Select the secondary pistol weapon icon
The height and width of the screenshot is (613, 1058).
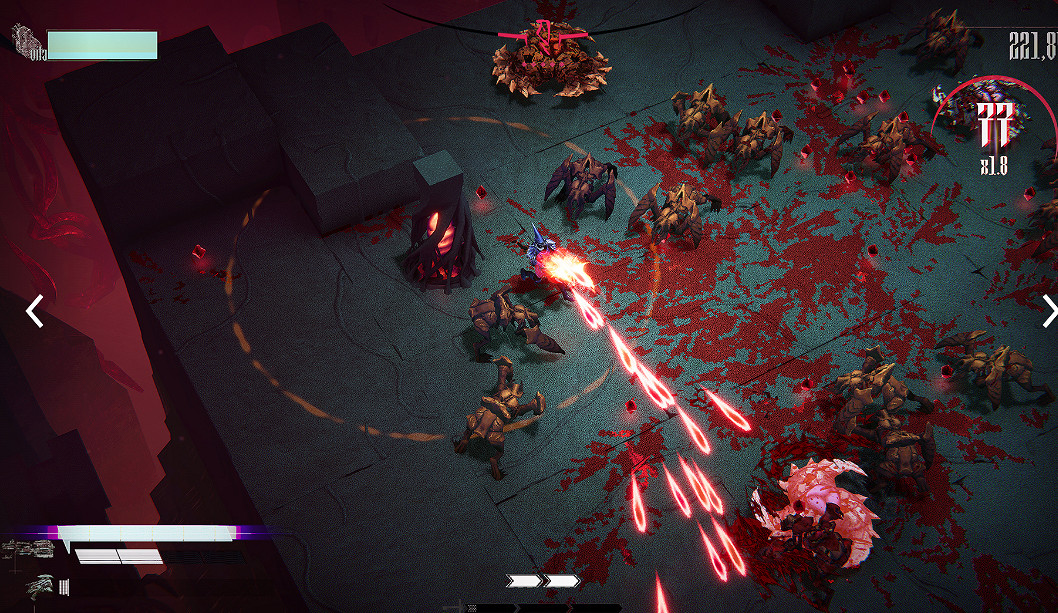click(40, 586)
